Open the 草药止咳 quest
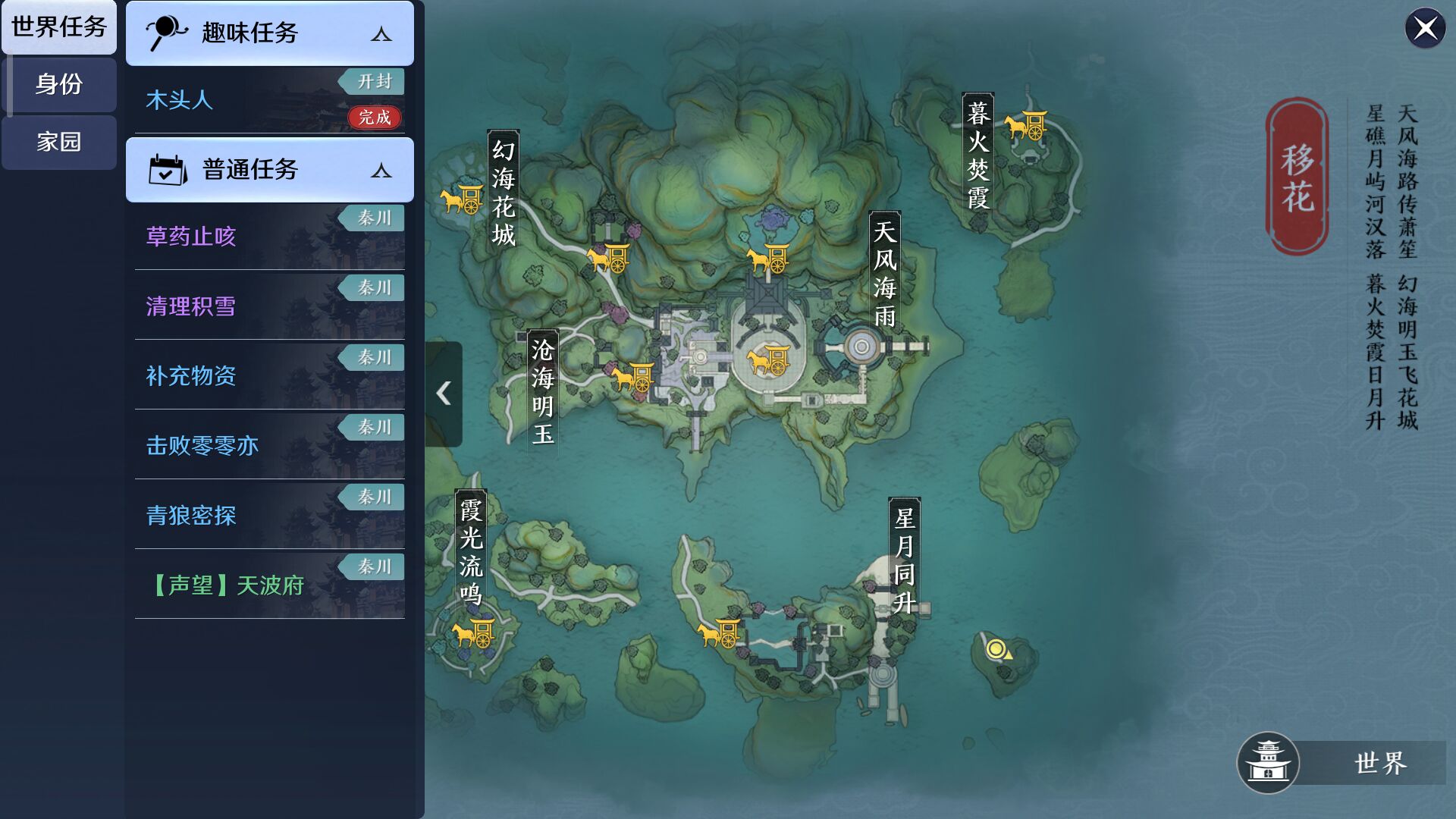 tap(190, 237)
